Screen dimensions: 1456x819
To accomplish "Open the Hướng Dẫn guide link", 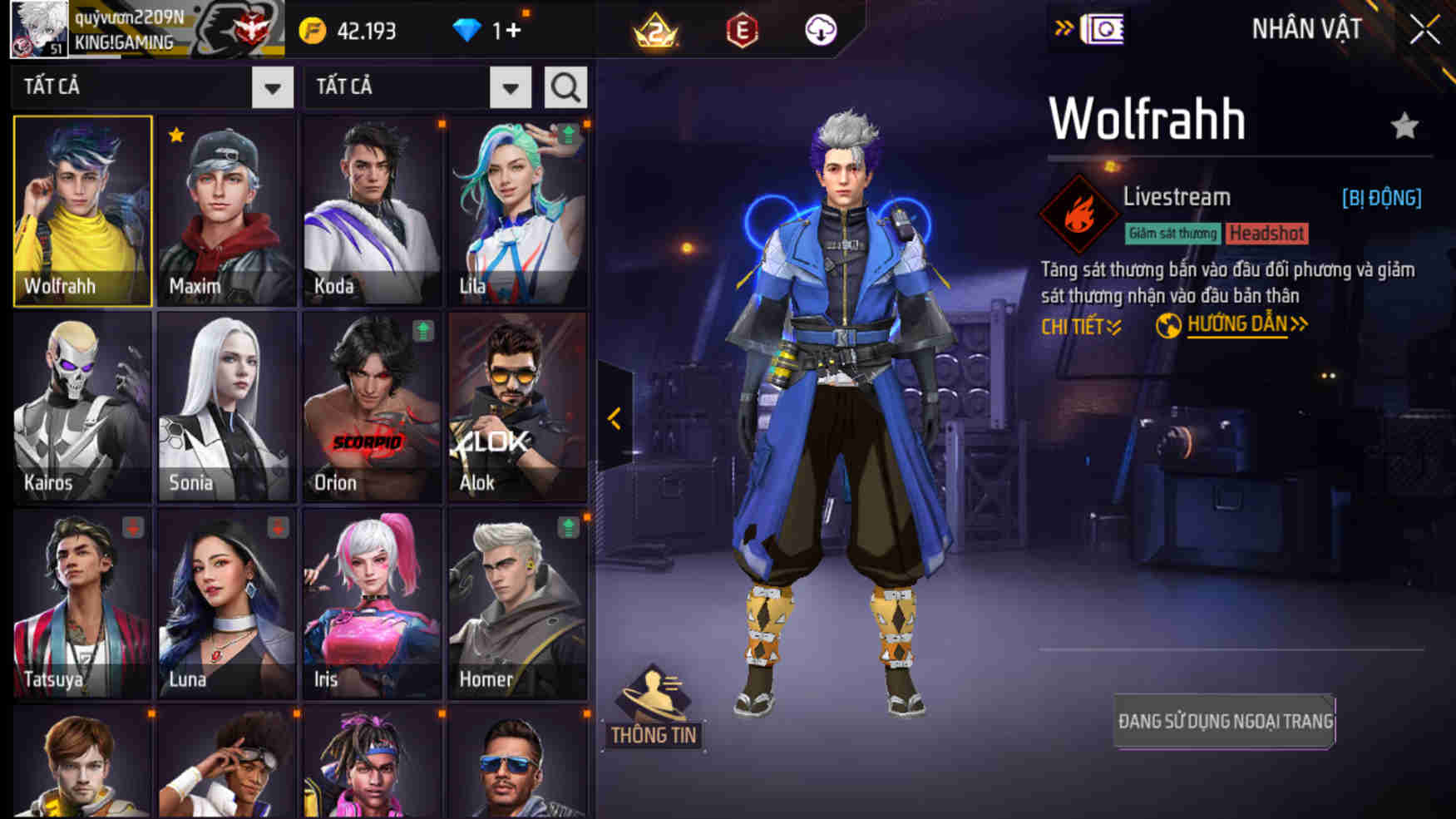I will tap(1236, 325).
